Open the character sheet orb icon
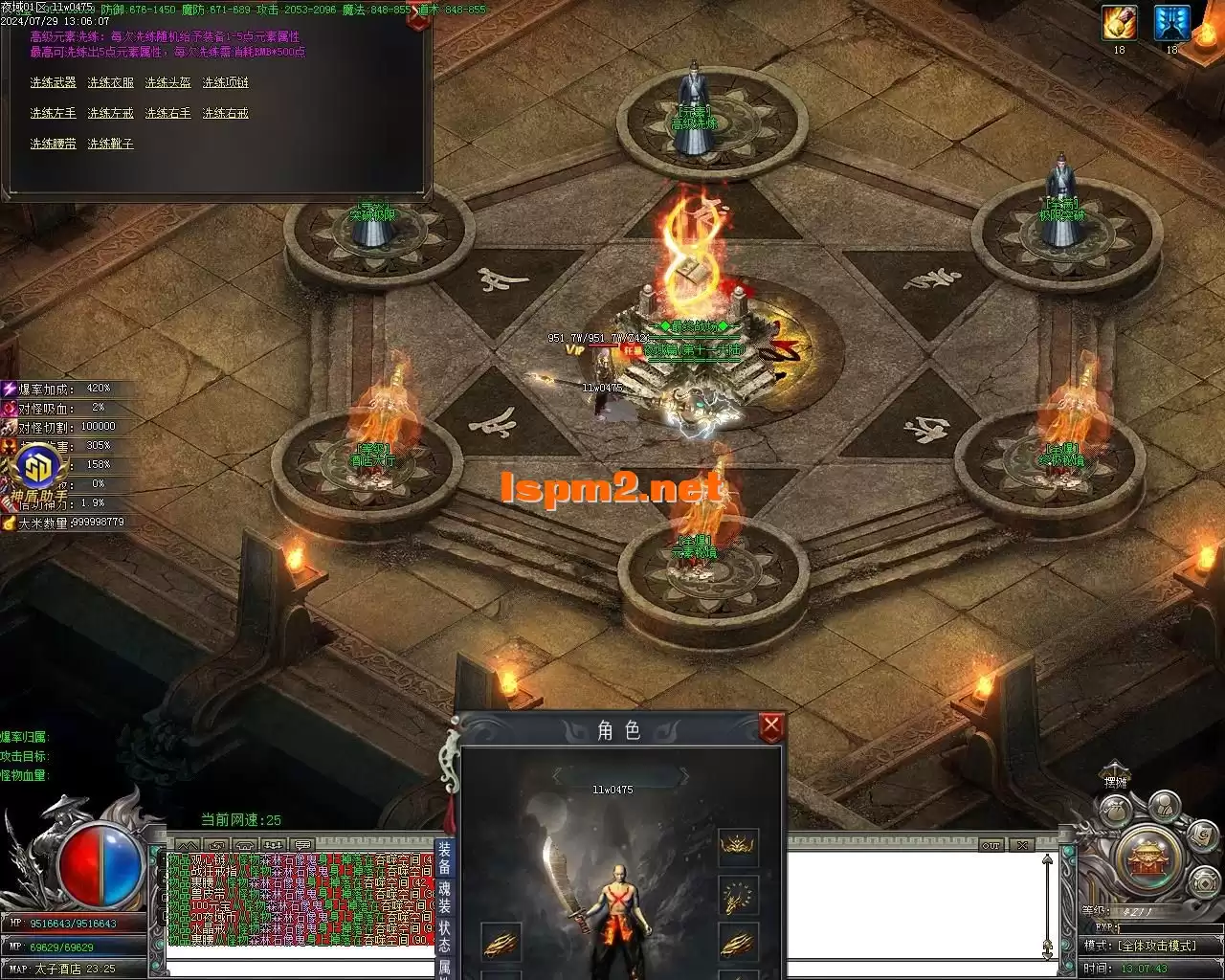Image resolution: width=1225 pixels, height=980 pixels. (1164, 807)
